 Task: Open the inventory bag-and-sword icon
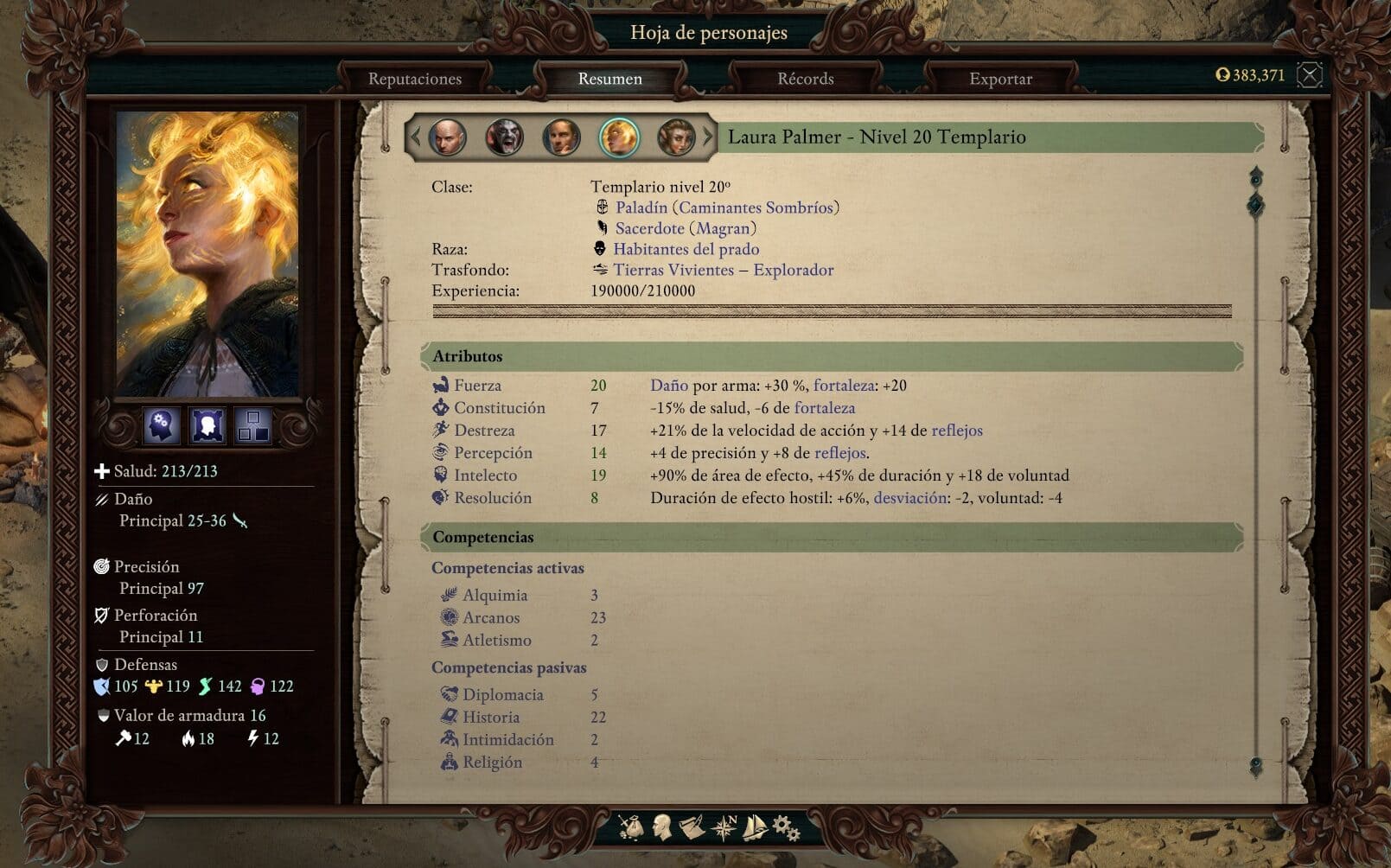[632, 827]
